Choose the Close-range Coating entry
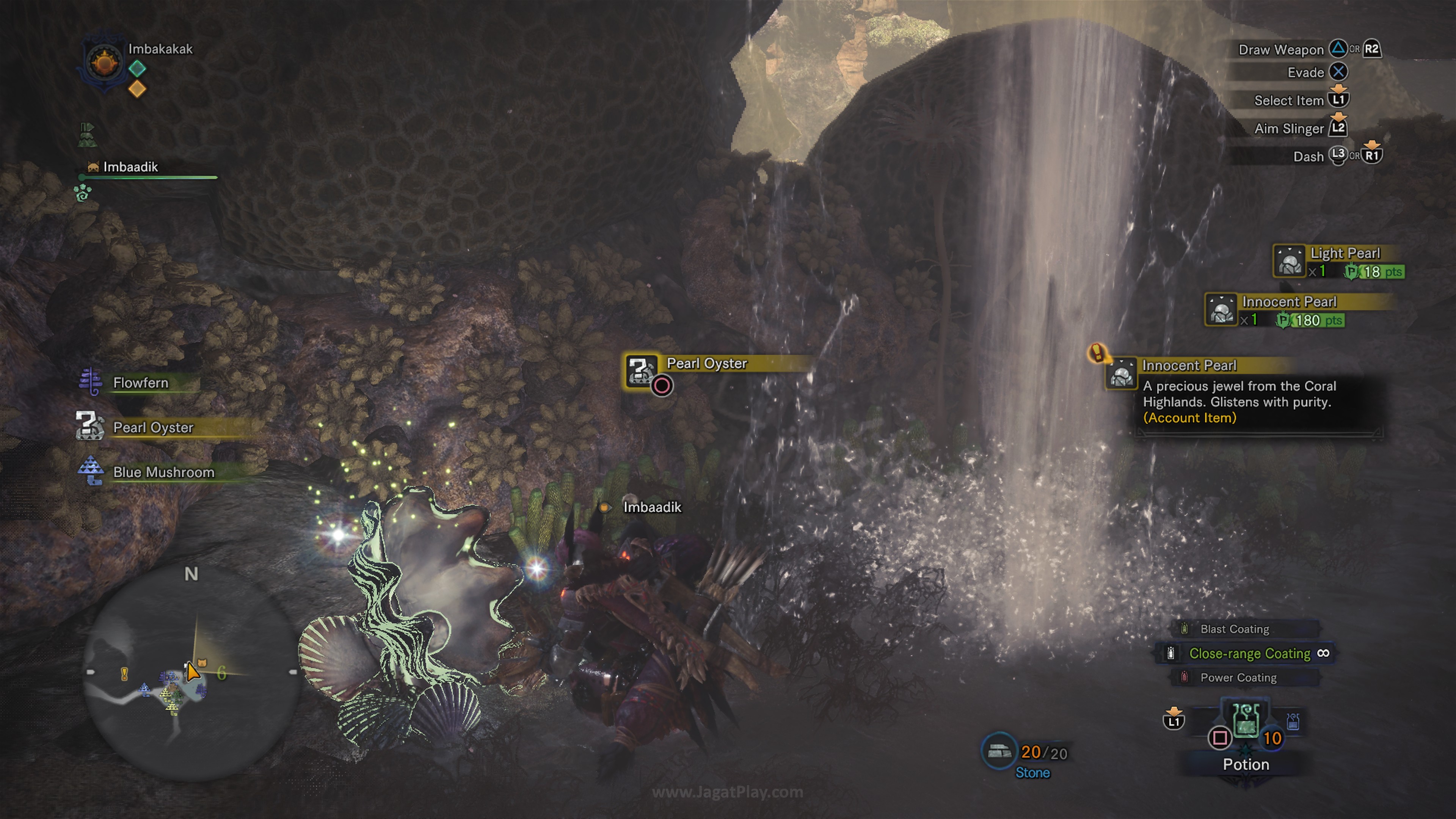The image size is (1456, 819). (x=1249, y=653)
